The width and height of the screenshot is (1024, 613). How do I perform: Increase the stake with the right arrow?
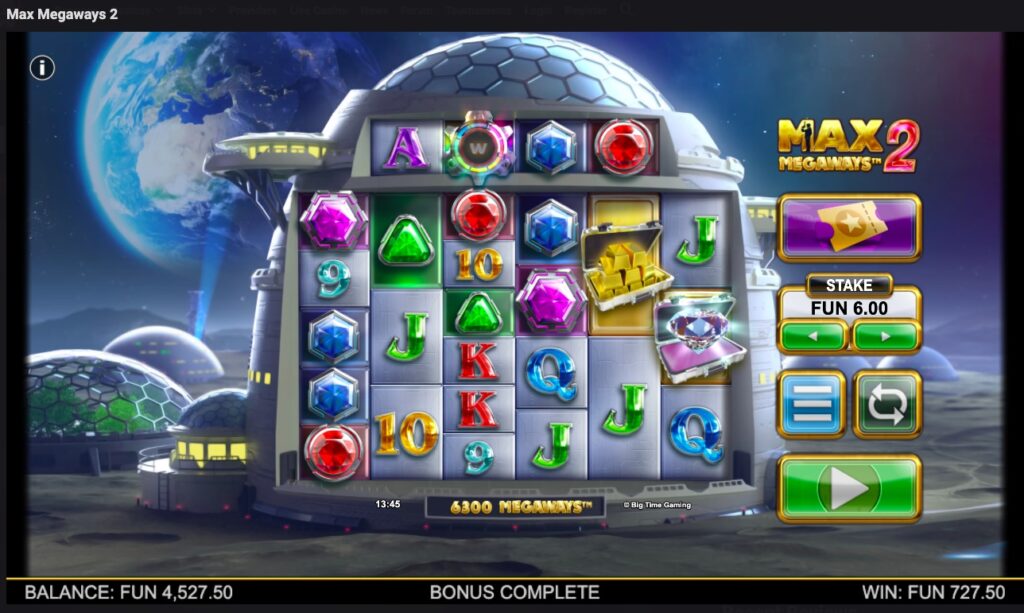pos(886,336)
